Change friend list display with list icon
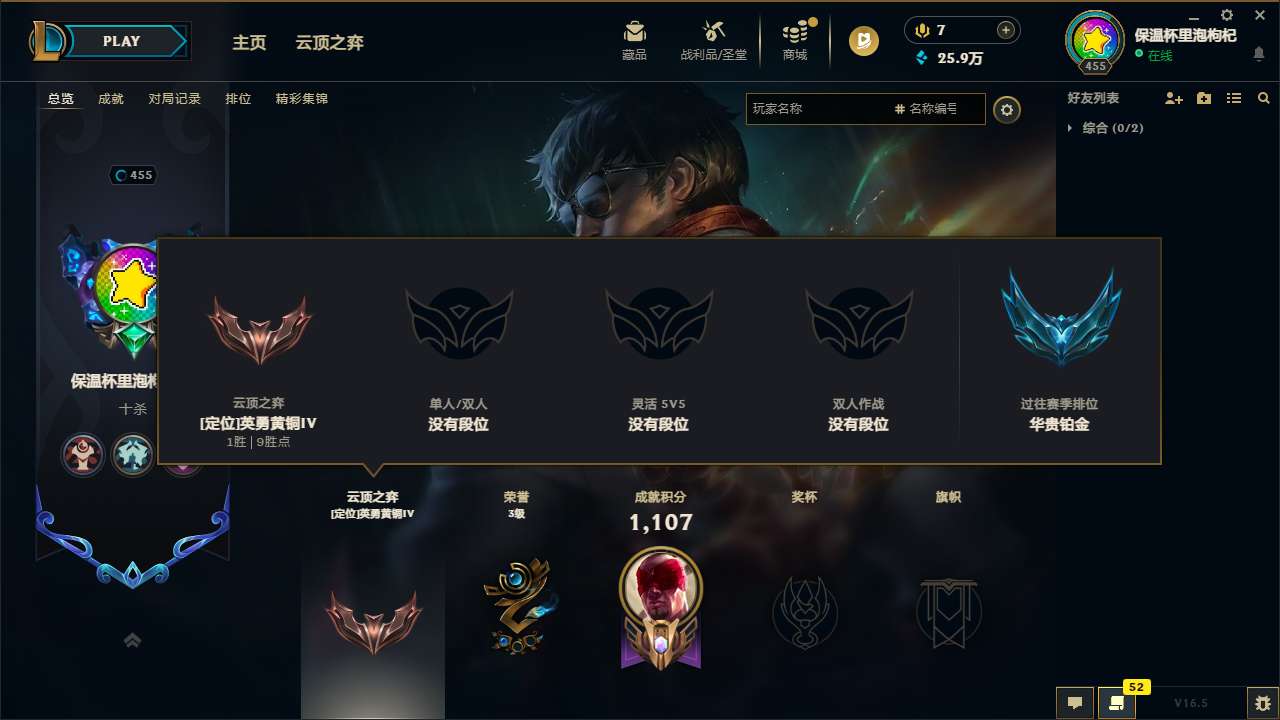 pos(1233,98)
